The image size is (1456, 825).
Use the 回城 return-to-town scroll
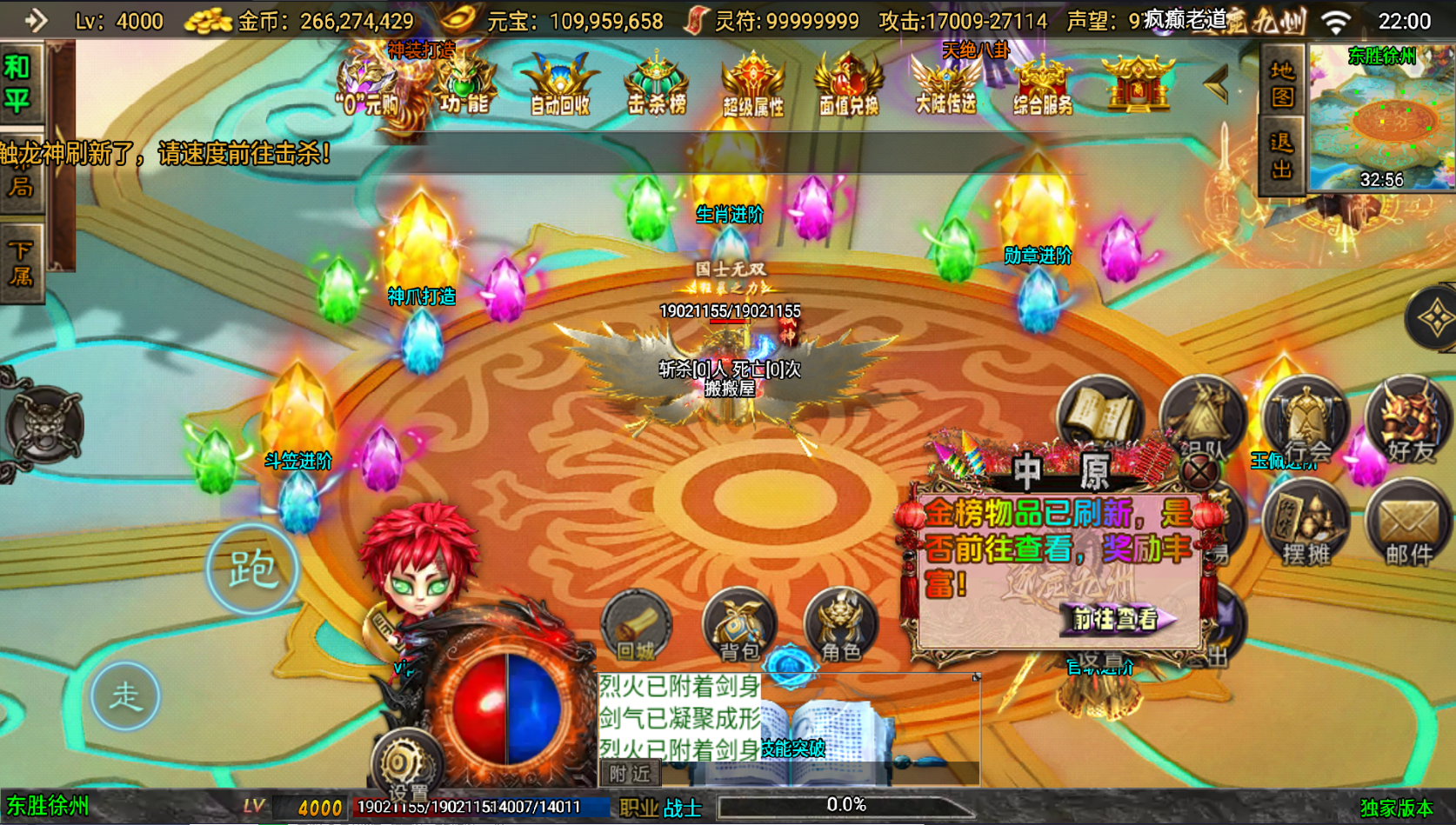(x=639, y=626)
